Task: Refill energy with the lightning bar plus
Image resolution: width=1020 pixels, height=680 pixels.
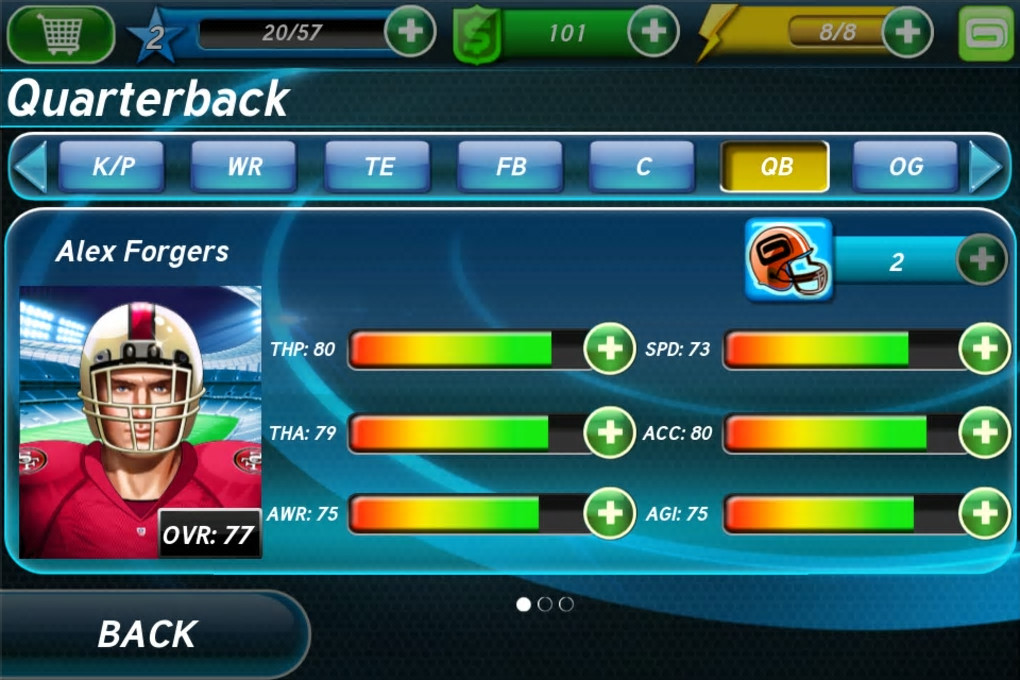Action: click(907, 32)
